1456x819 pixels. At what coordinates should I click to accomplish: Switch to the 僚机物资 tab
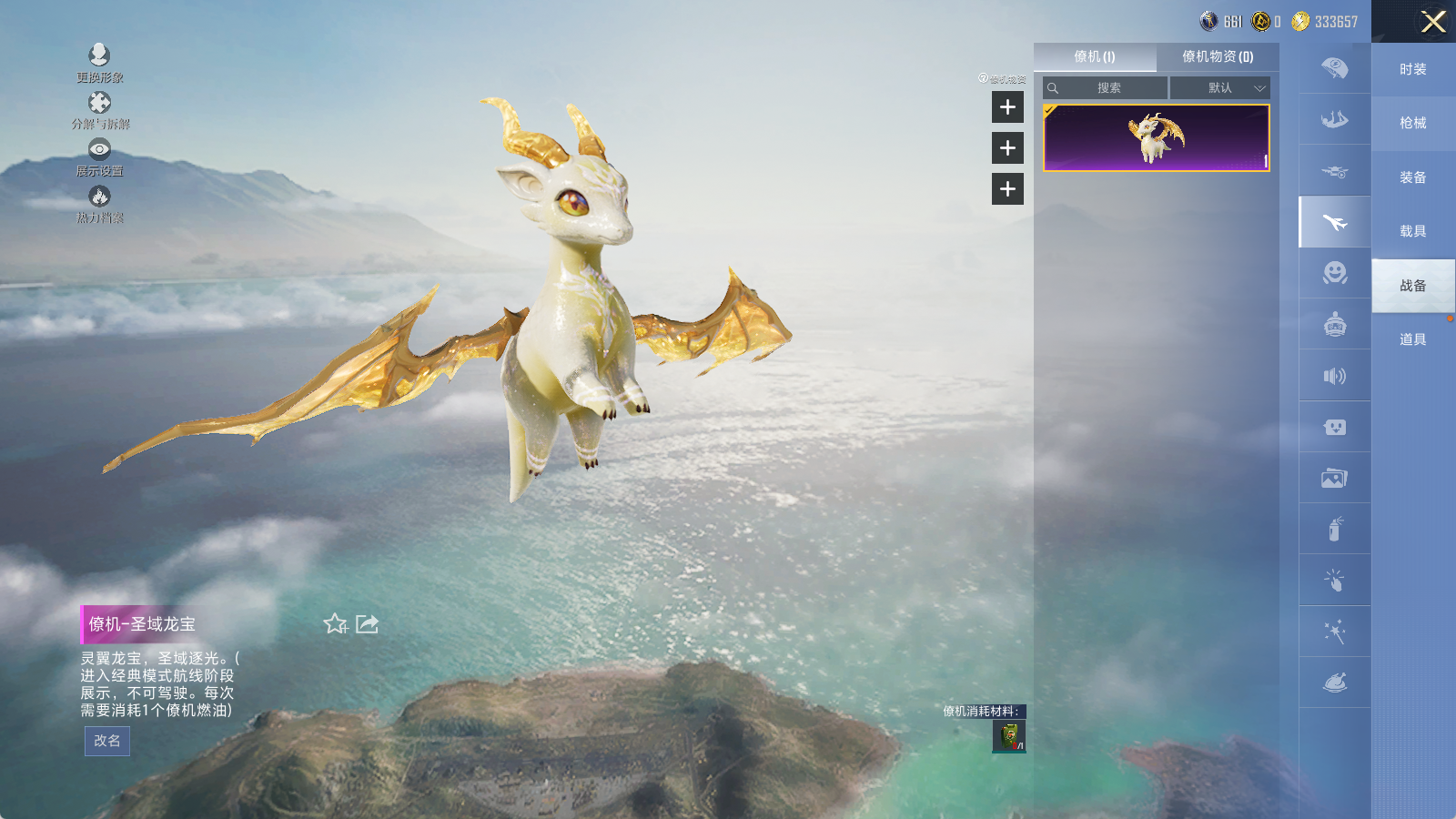[1218, 56]
